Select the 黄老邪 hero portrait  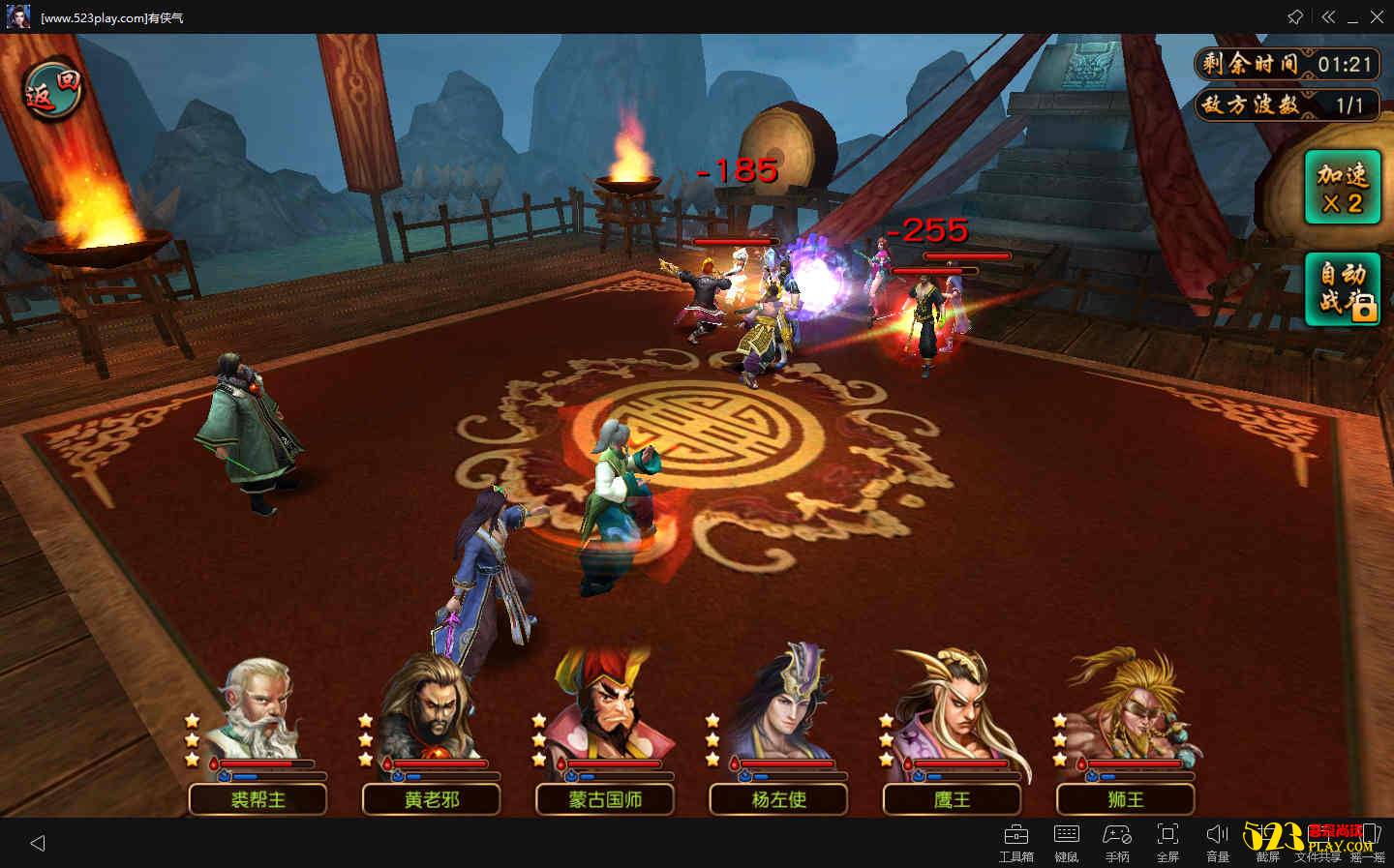430,711
